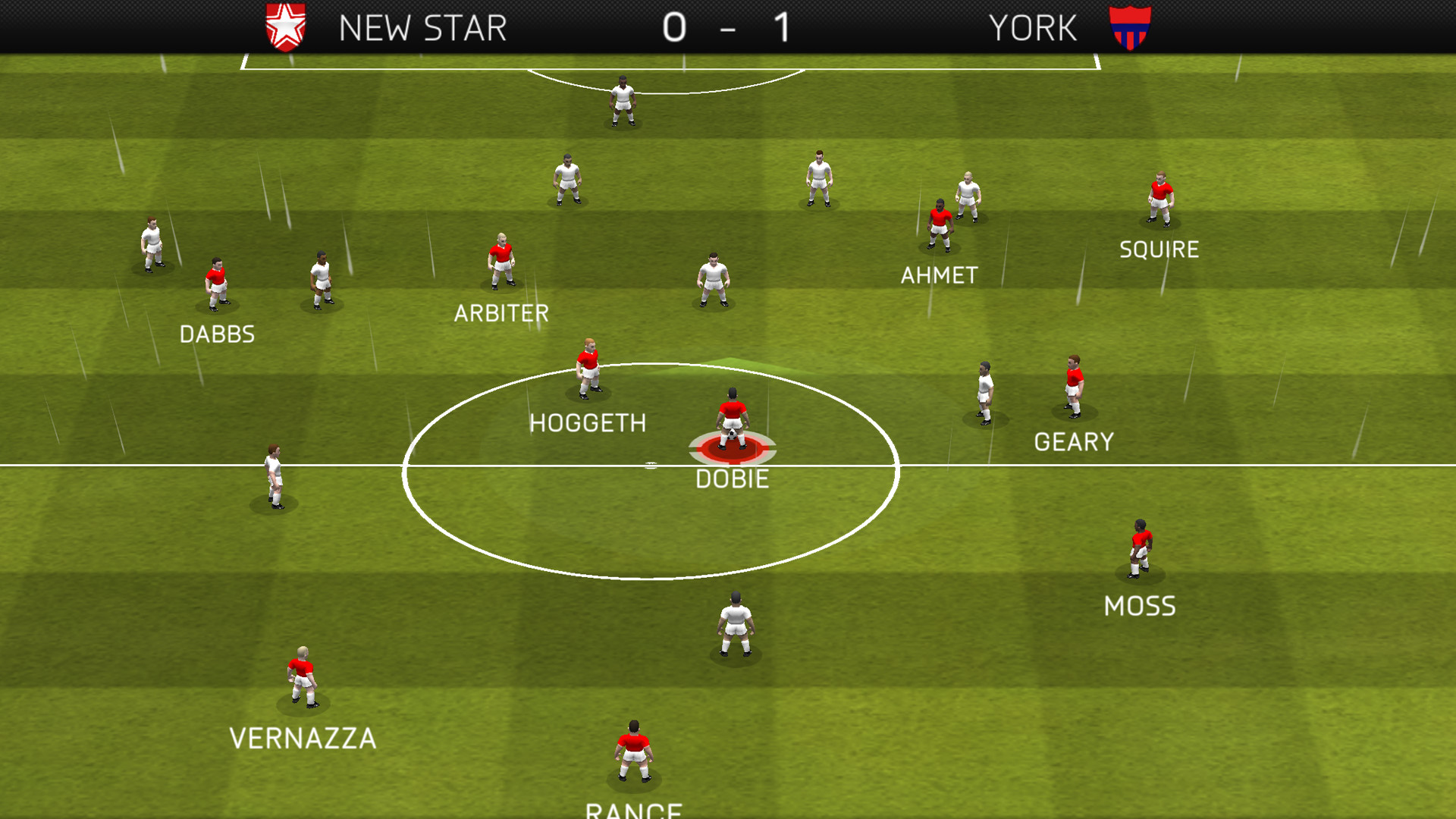The width and height of the screenshot is (1456, 819).
Task: Click the YORK team name text
Action: pyautogui.click(x=1032, y=28)
